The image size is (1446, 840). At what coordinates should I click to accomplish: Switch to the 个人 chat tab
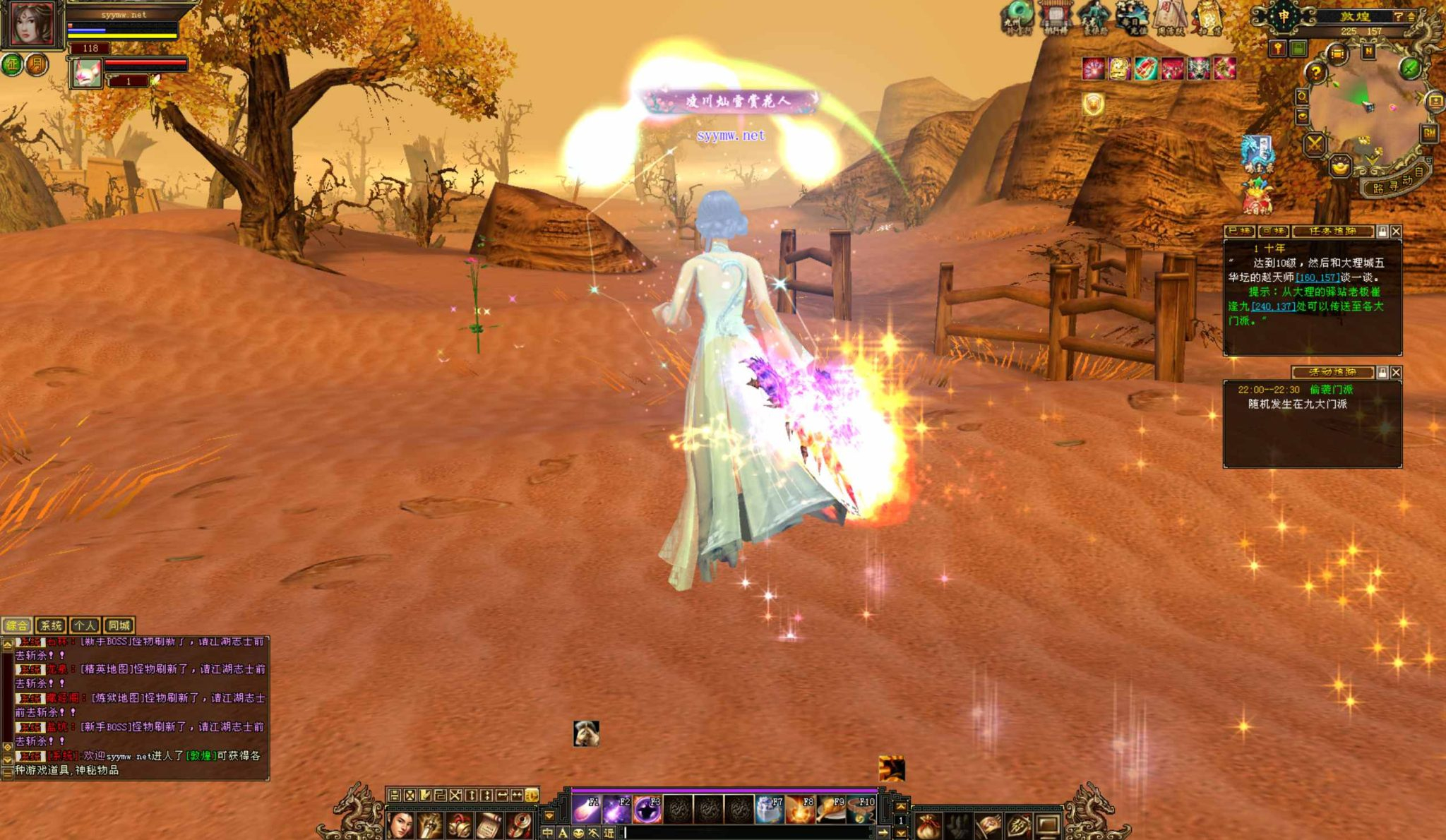coord(85,625)
